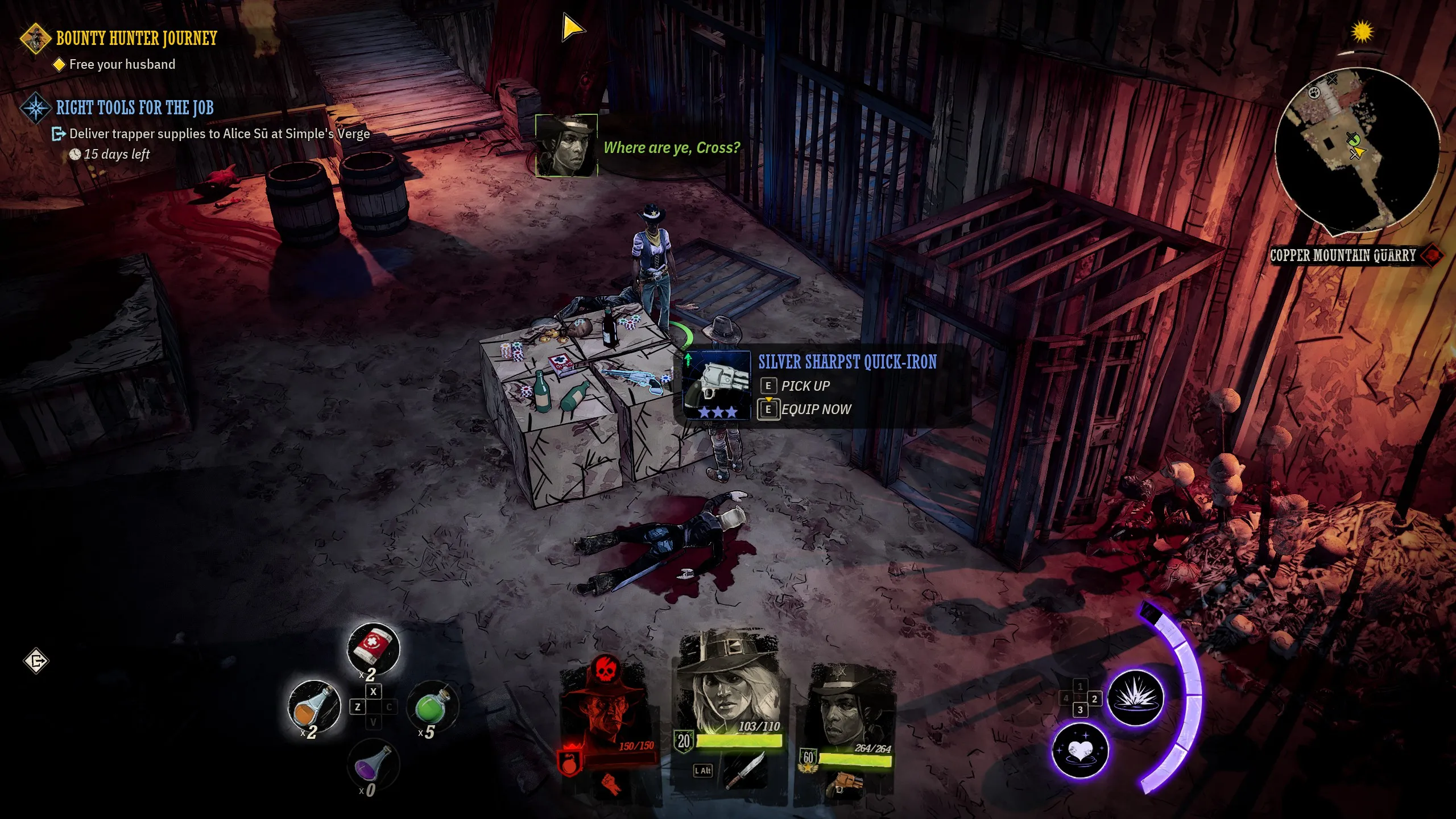This screenshot has height=819, width=1456.
Task: Click the sun time-of-day icon
Action: [x=1362, y=32]
